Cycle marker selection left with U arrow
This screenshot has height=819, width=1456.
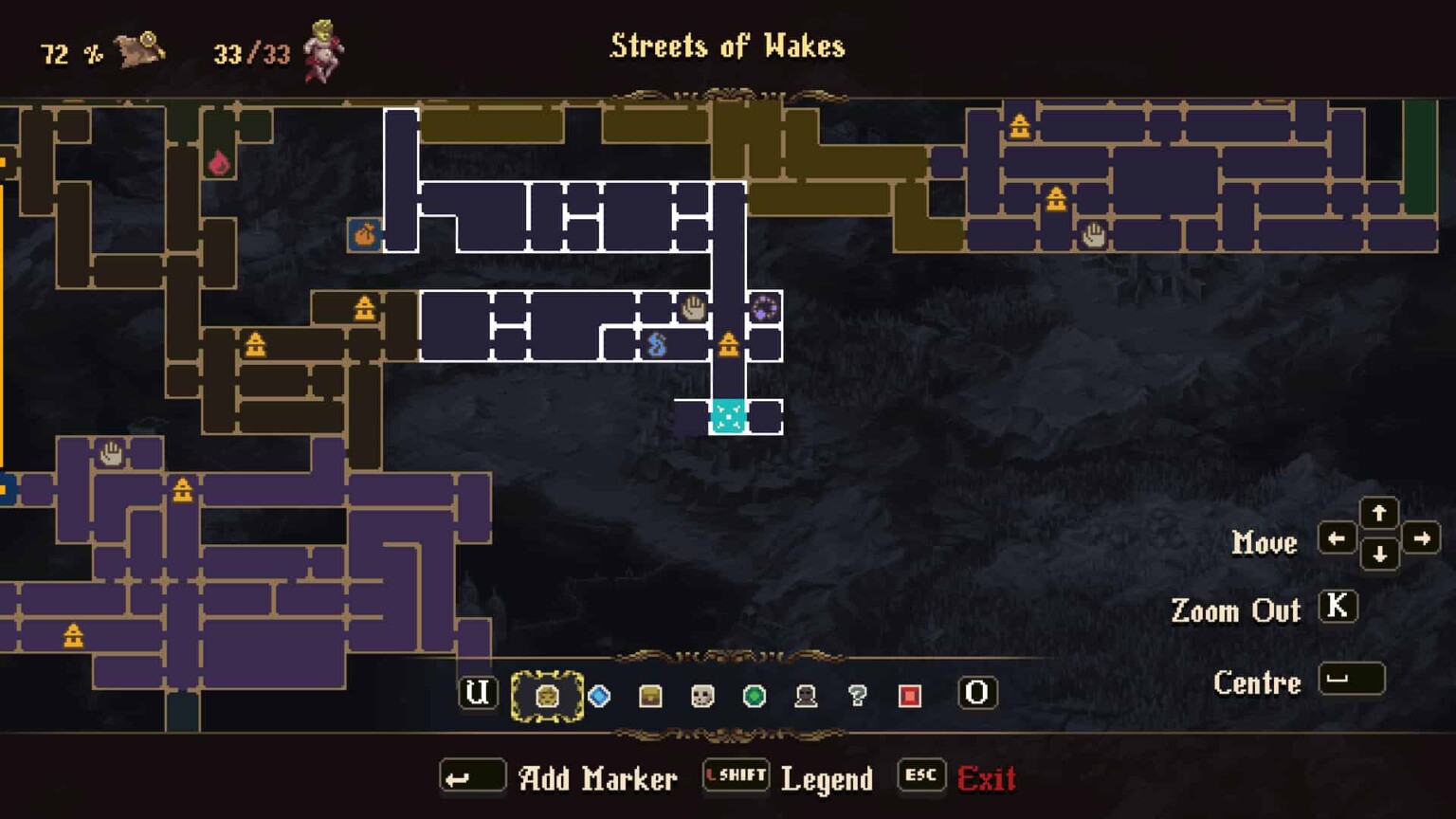point(478,693)
